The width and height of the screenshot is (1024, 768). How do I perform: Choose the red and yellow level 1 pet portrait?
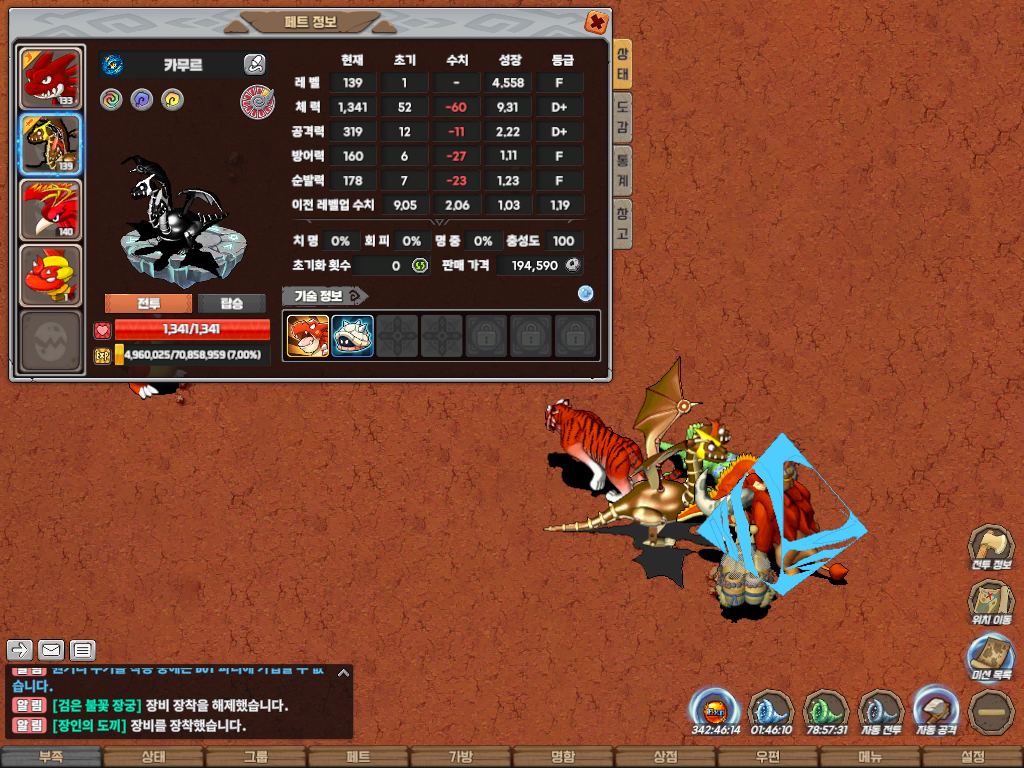[50, 275]
